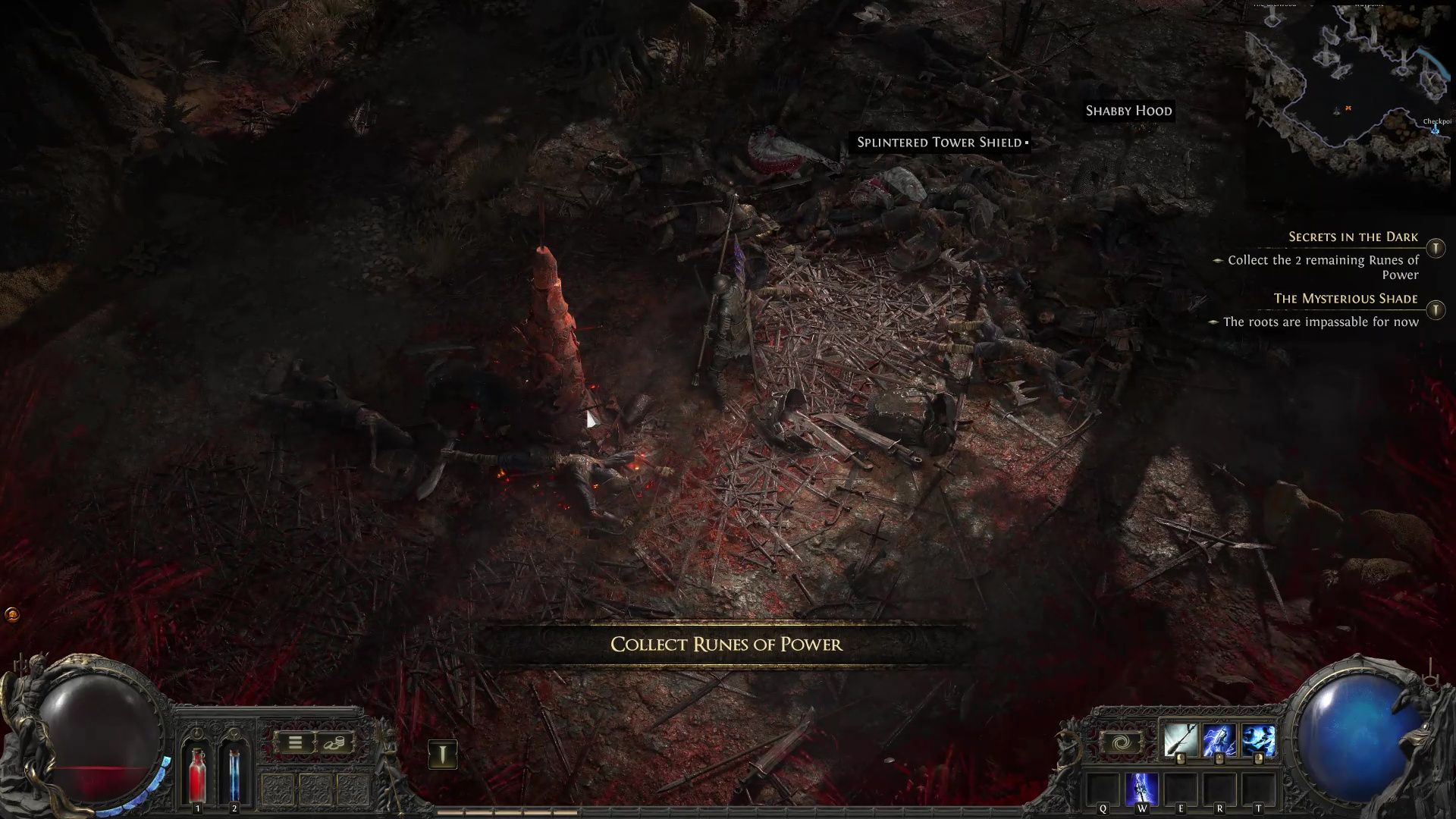Image resolution: width=1456 pixels, height=819 pixels.
Task: Select the lightning spear skill on the skill bar
Action: 1219,741
